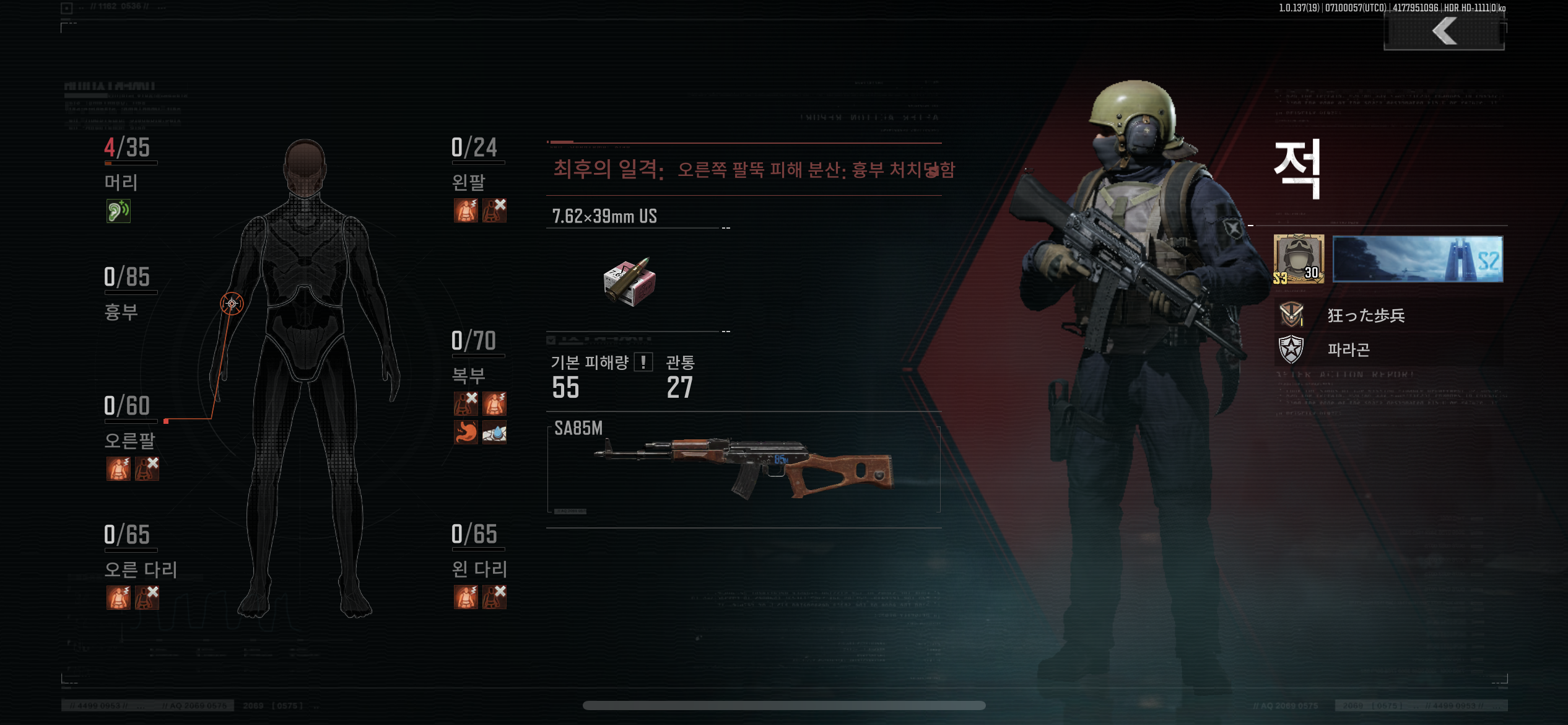Image resolution: width=1568 pixels, height=725 pixels.
Task: Open the enemy player avatar with level 30
Action: [1299, 259]
